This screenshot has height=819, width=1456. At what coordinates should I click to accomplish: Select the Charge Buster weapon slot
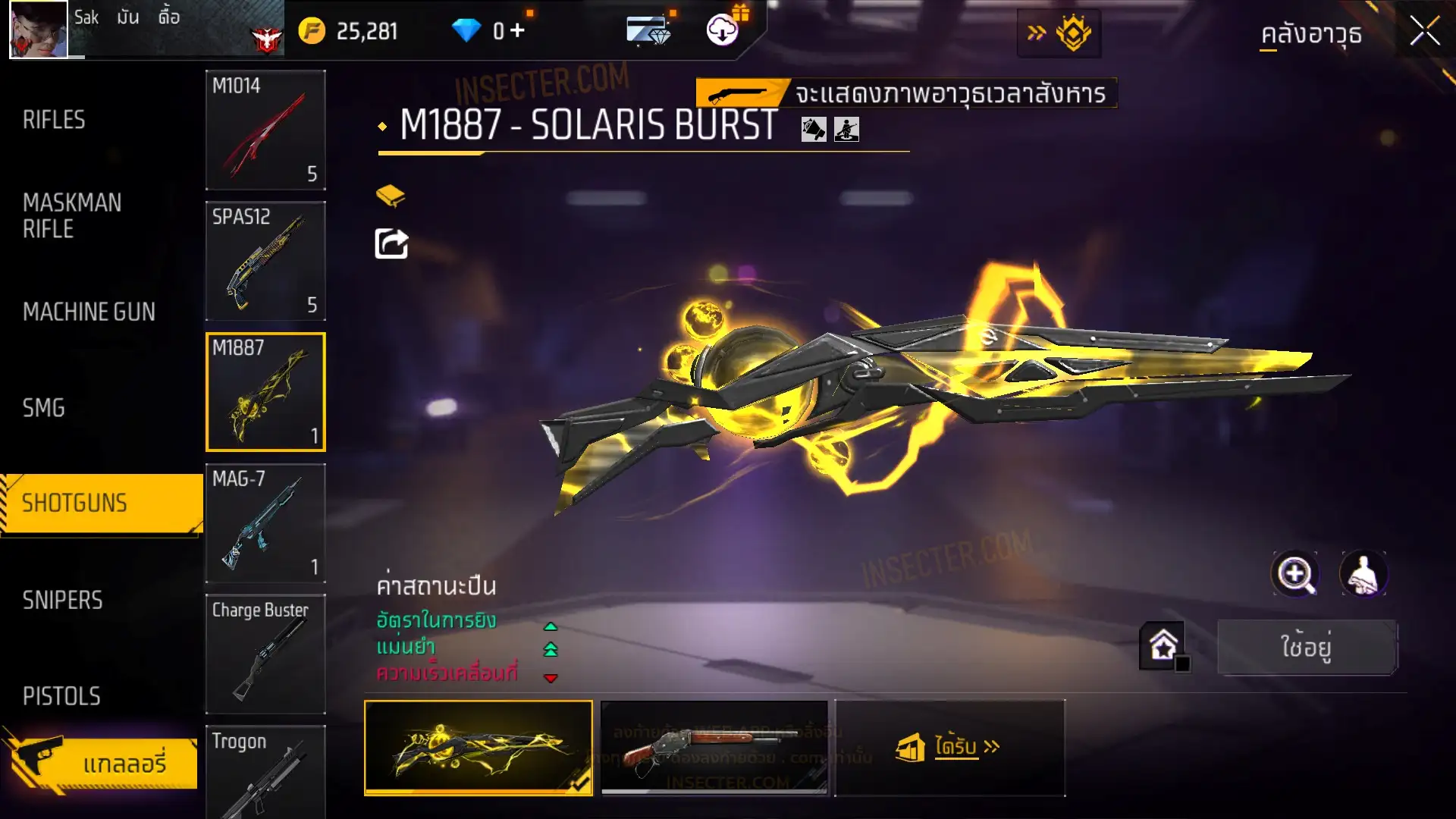coord(265,654)
